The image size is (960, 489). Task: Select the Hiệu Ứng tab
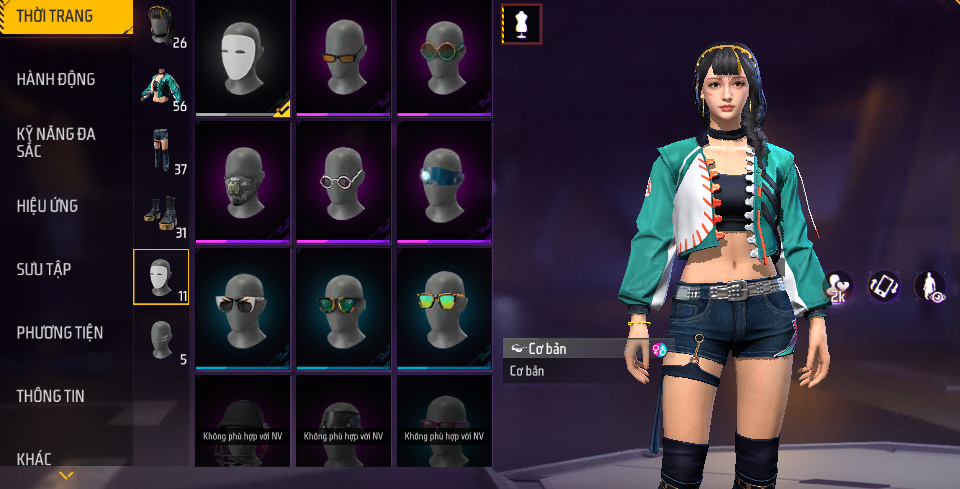(47, 206)
